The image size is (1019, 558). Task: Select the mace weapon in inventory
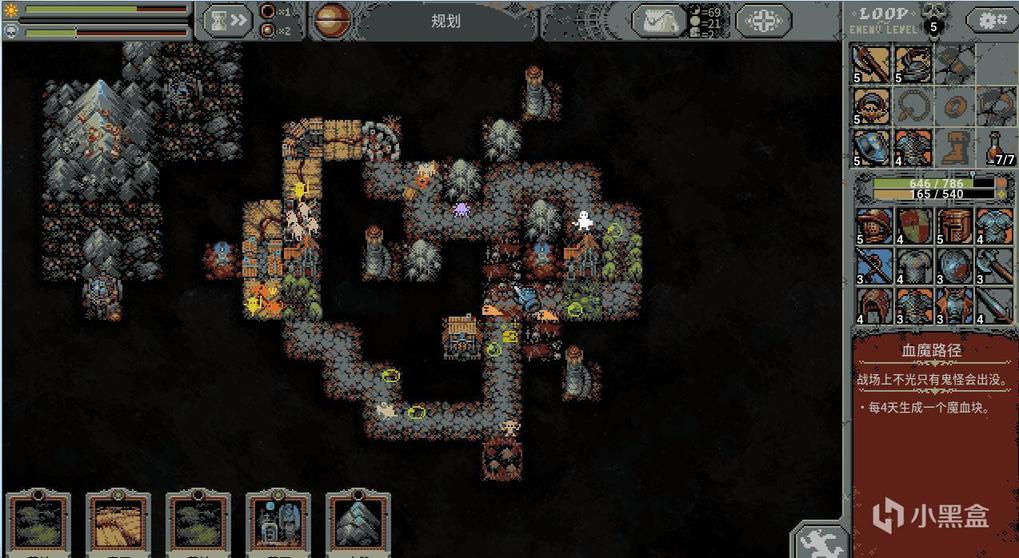996,266
